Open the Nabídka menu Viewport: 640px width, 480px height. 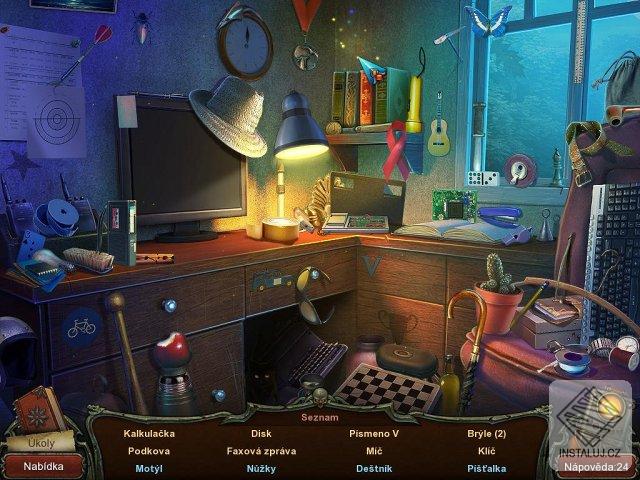(x=43, y=466)
